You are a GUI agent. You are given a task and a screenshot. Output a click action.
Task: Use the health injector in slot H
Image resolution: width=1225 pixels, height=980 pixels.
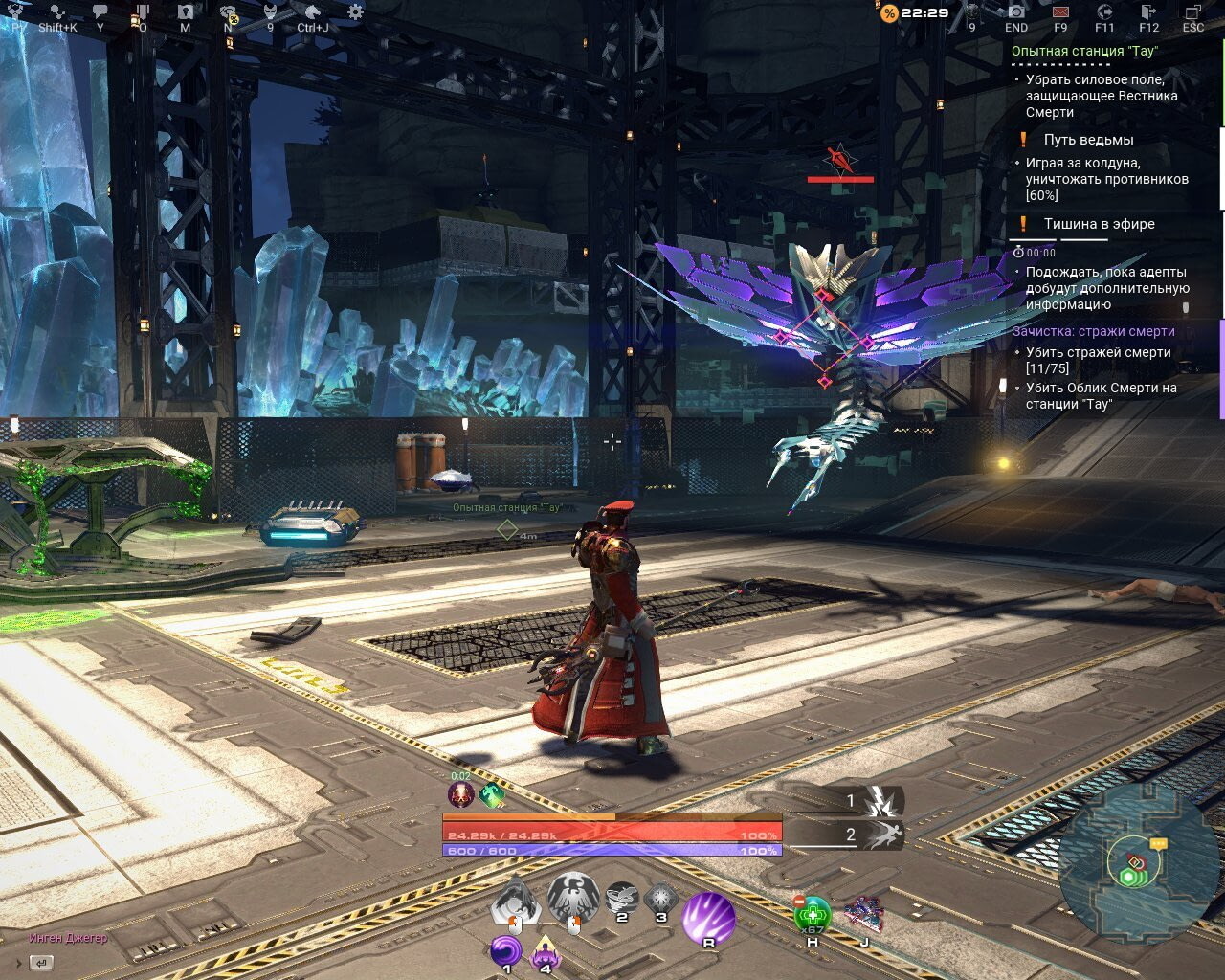812,912
